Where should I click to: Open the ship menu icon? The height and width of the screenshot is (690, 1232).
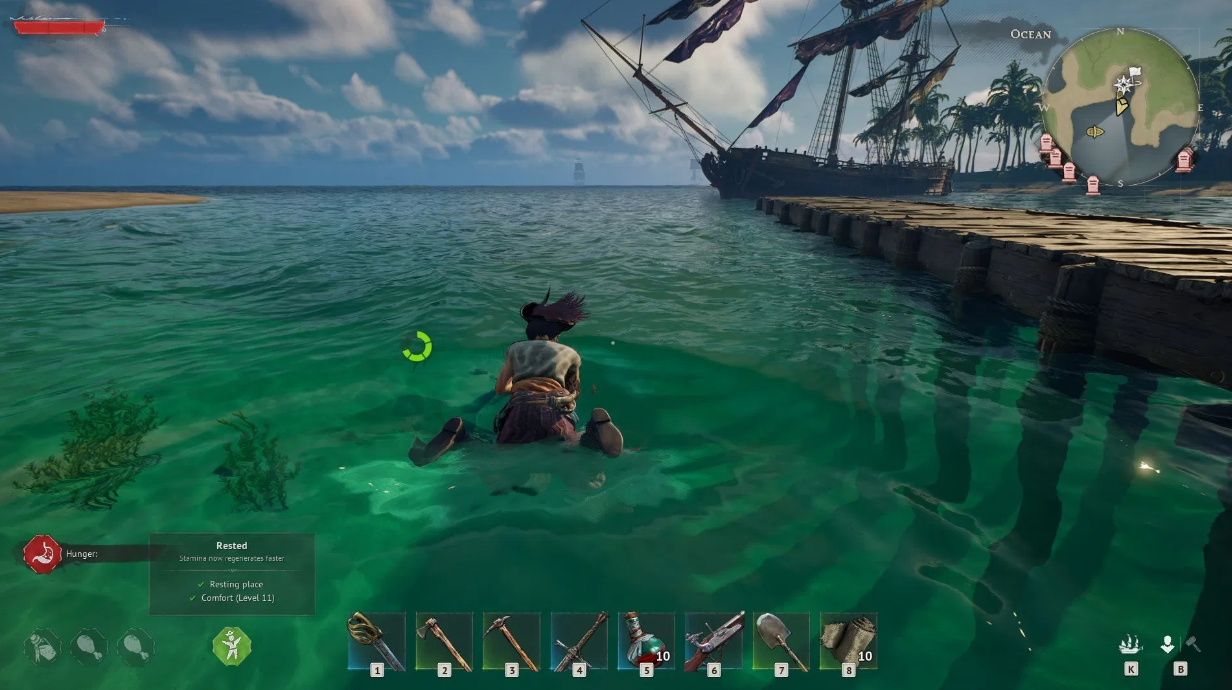tap(1130, 645)
